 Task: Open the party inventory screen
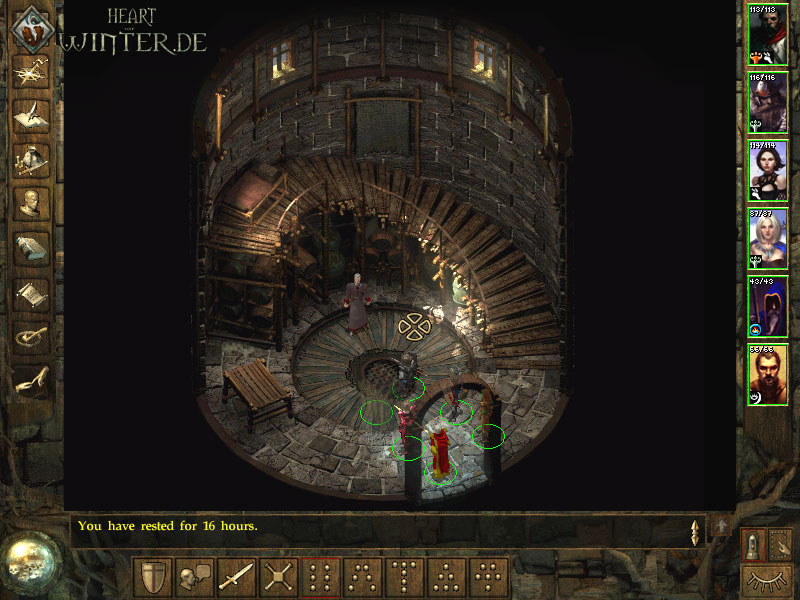[31, 159]
